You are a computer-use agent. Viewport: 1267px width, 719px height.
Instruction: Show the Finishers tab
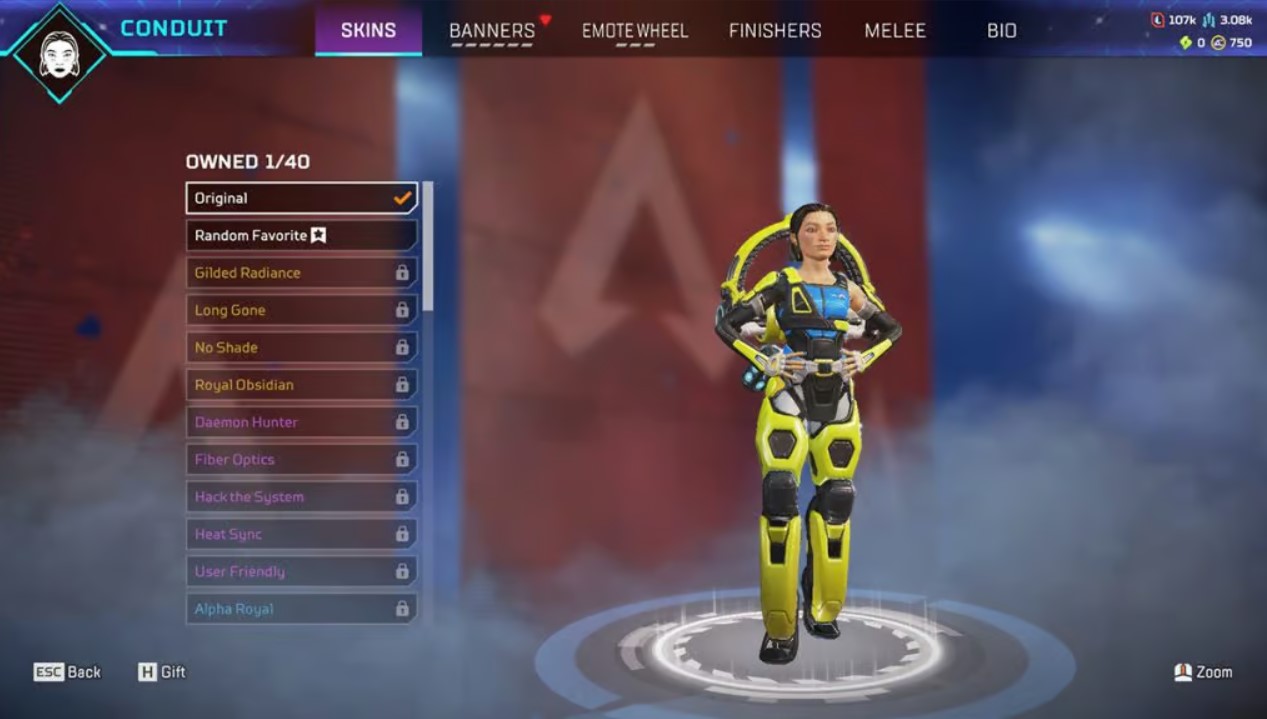click(775, 31)
